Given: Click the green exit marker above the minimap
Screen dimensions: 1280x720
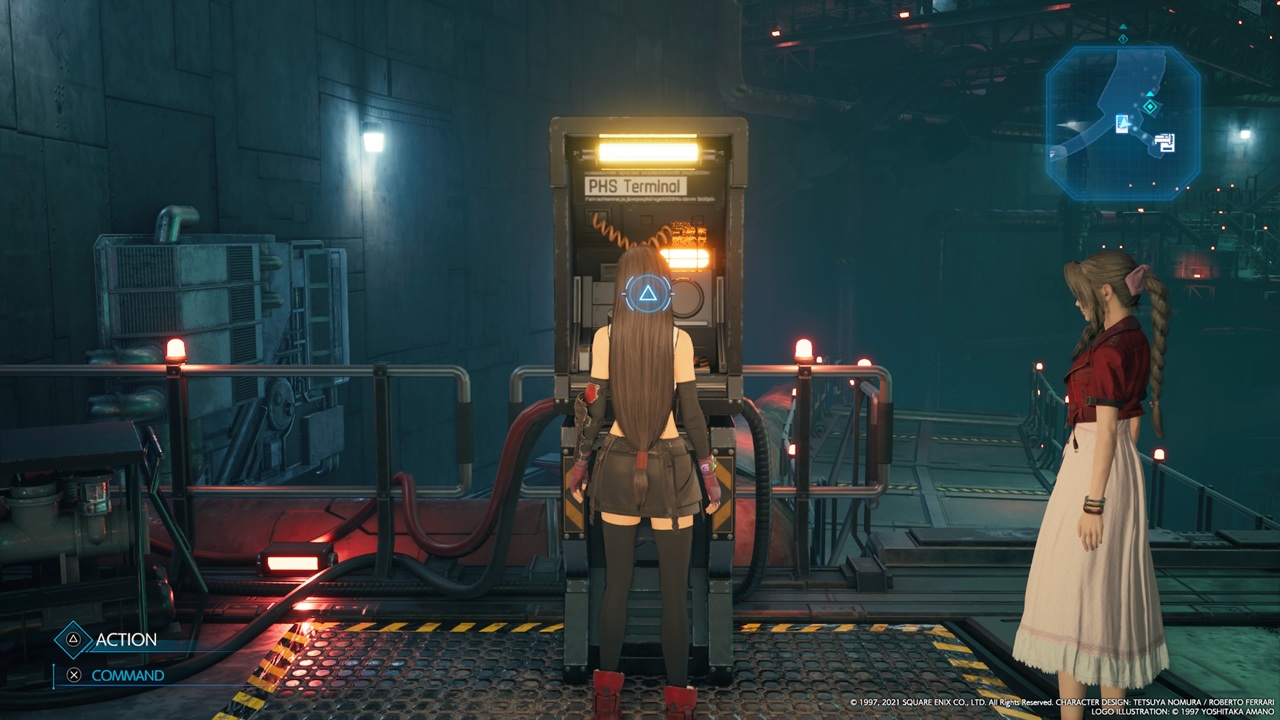Looking at the screenshot, I should [1122, 39].
